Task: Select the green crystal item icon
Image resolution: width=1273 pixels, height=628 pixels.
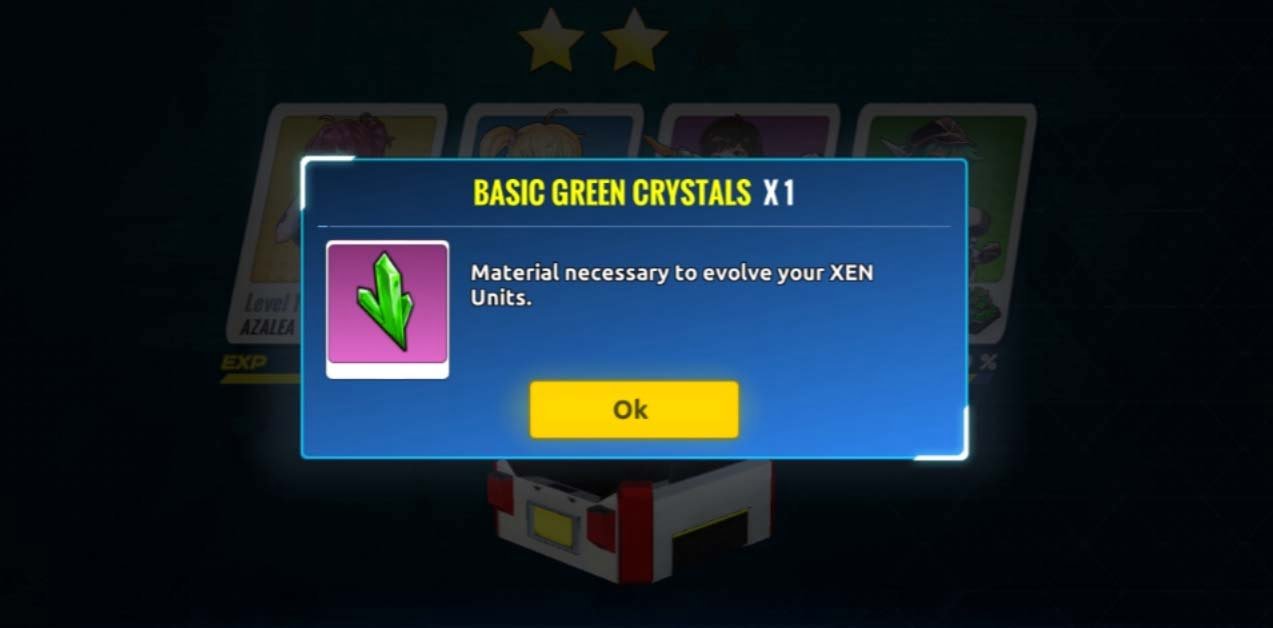Action: pyautogui.click(x=387, y=303)
